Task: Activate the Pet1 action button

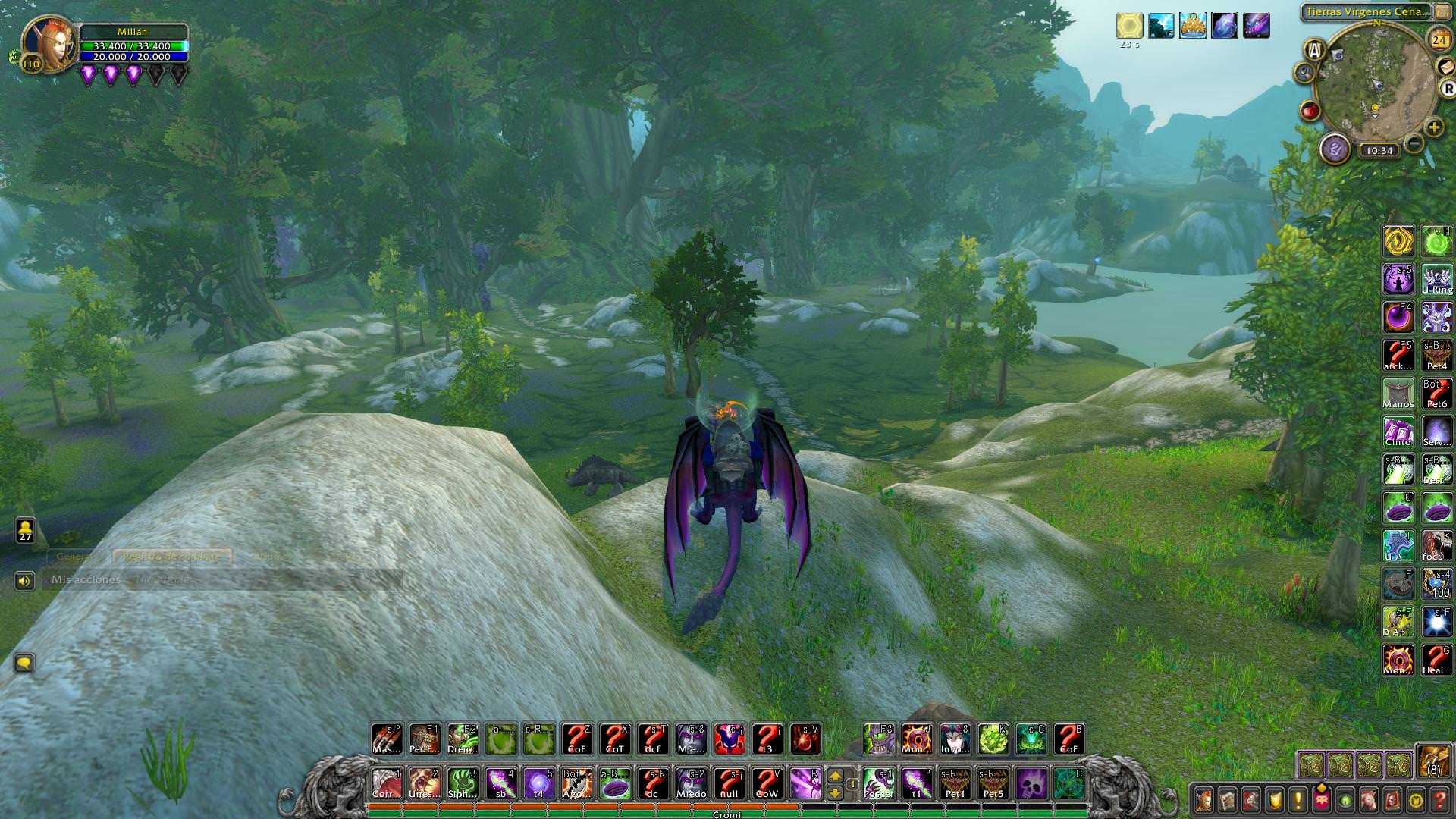Action: click(x=955, y=783)
